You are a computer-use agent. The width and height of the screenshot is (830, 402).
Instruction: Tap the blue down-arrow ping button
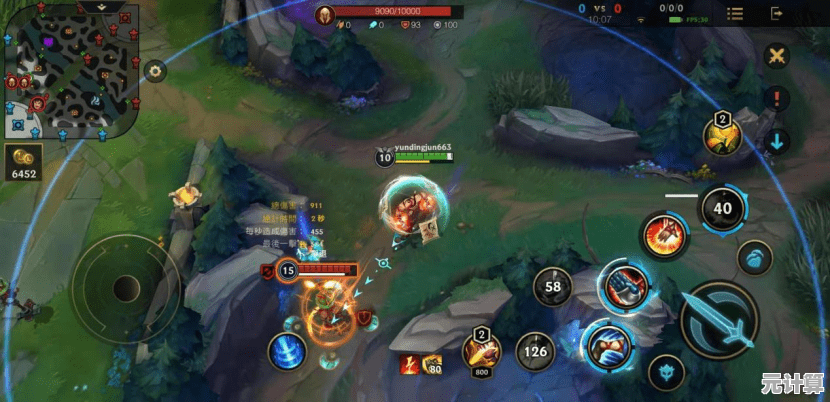click(776, 140)
